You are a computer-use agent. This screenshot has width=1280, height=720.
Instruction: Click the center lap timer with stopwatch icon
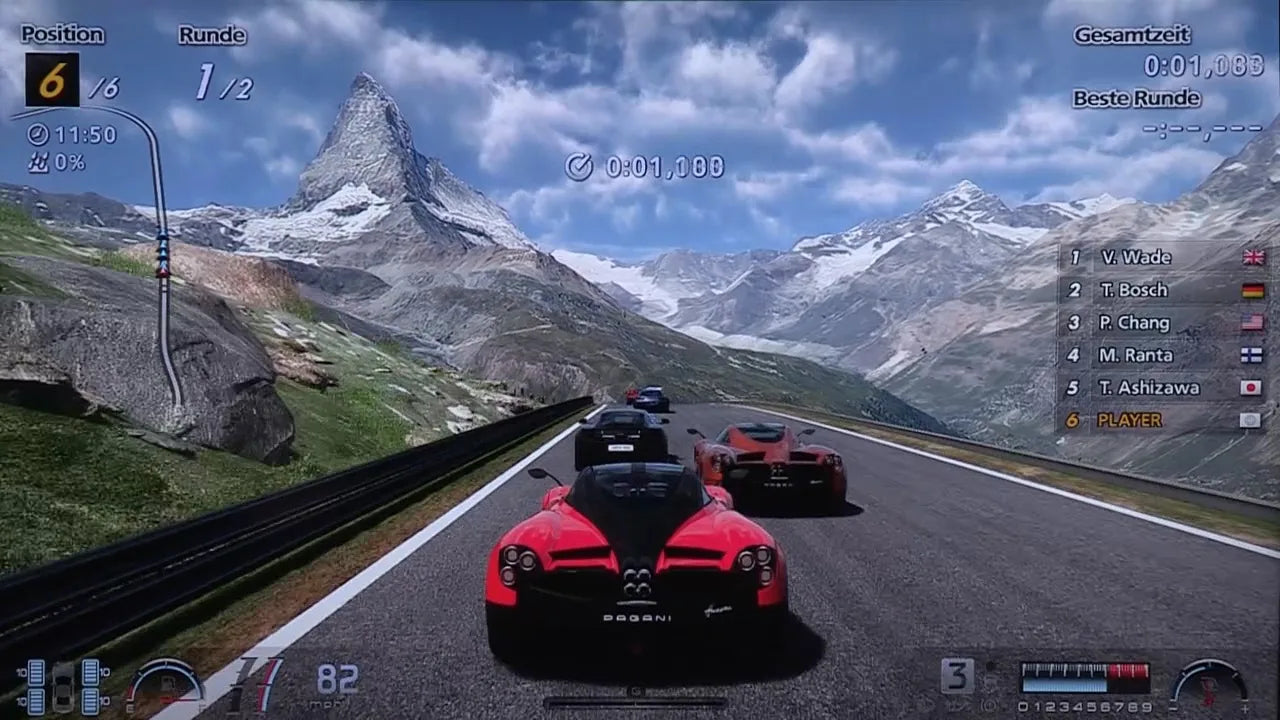(645, 166)
